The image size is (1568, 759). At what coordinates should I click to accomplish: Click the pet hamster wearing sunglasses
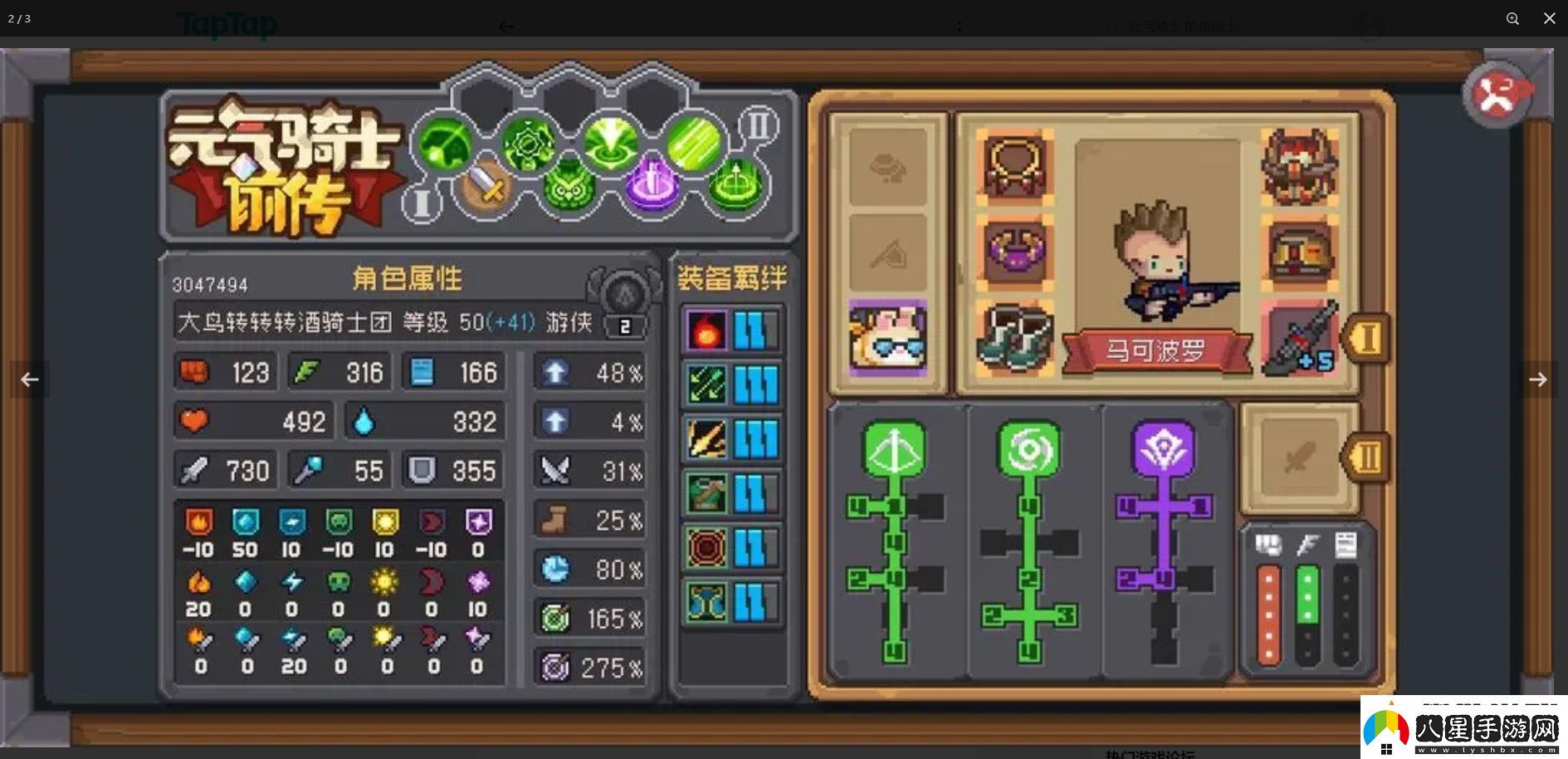tap(888, 337)
